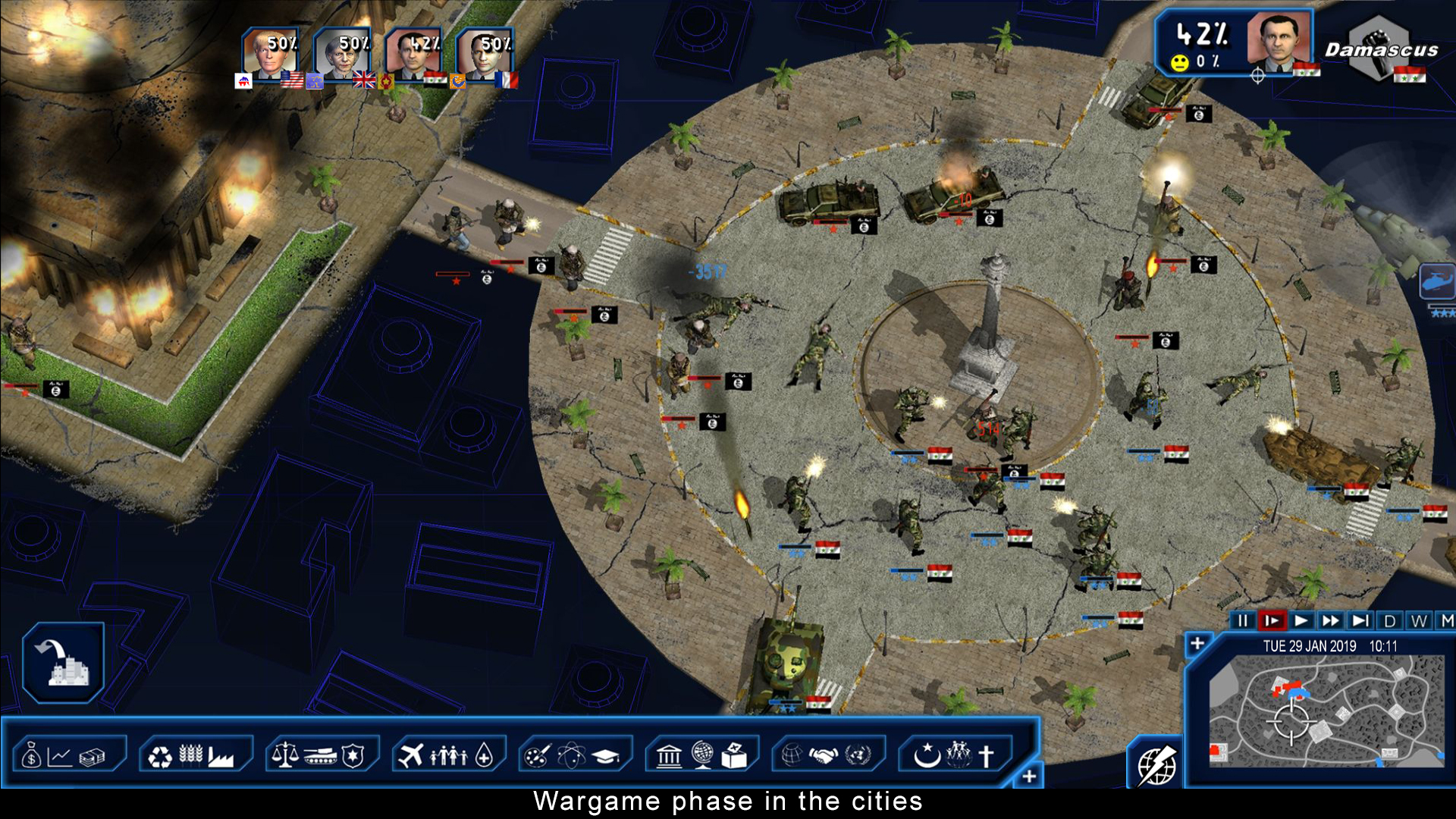Screen dimensions: 1456x819
Task: Toggle the D day time scale
Action: 1390,620
